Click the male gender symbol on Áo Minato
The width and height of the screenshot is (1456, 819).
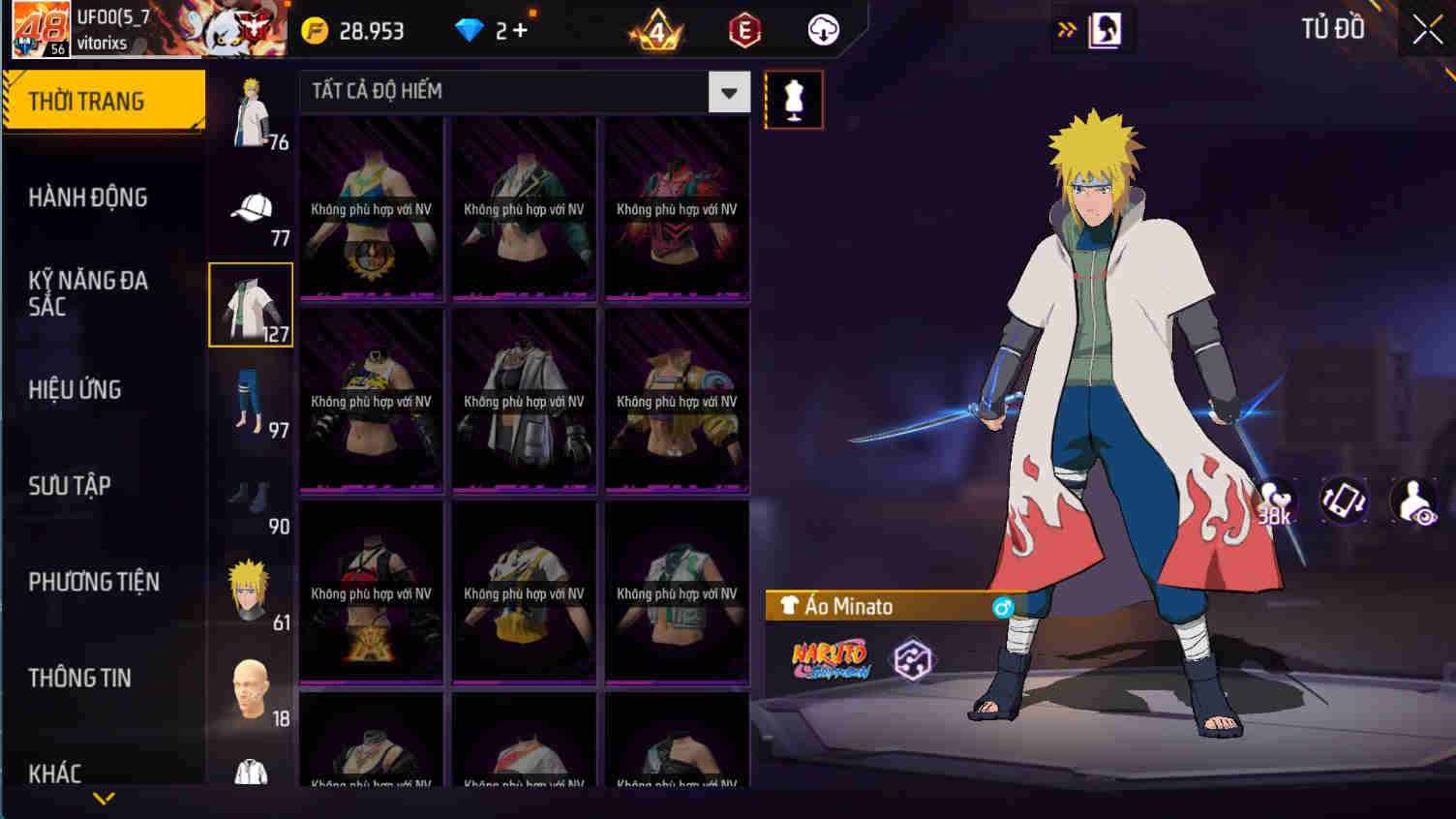[x=1005, y=606]
